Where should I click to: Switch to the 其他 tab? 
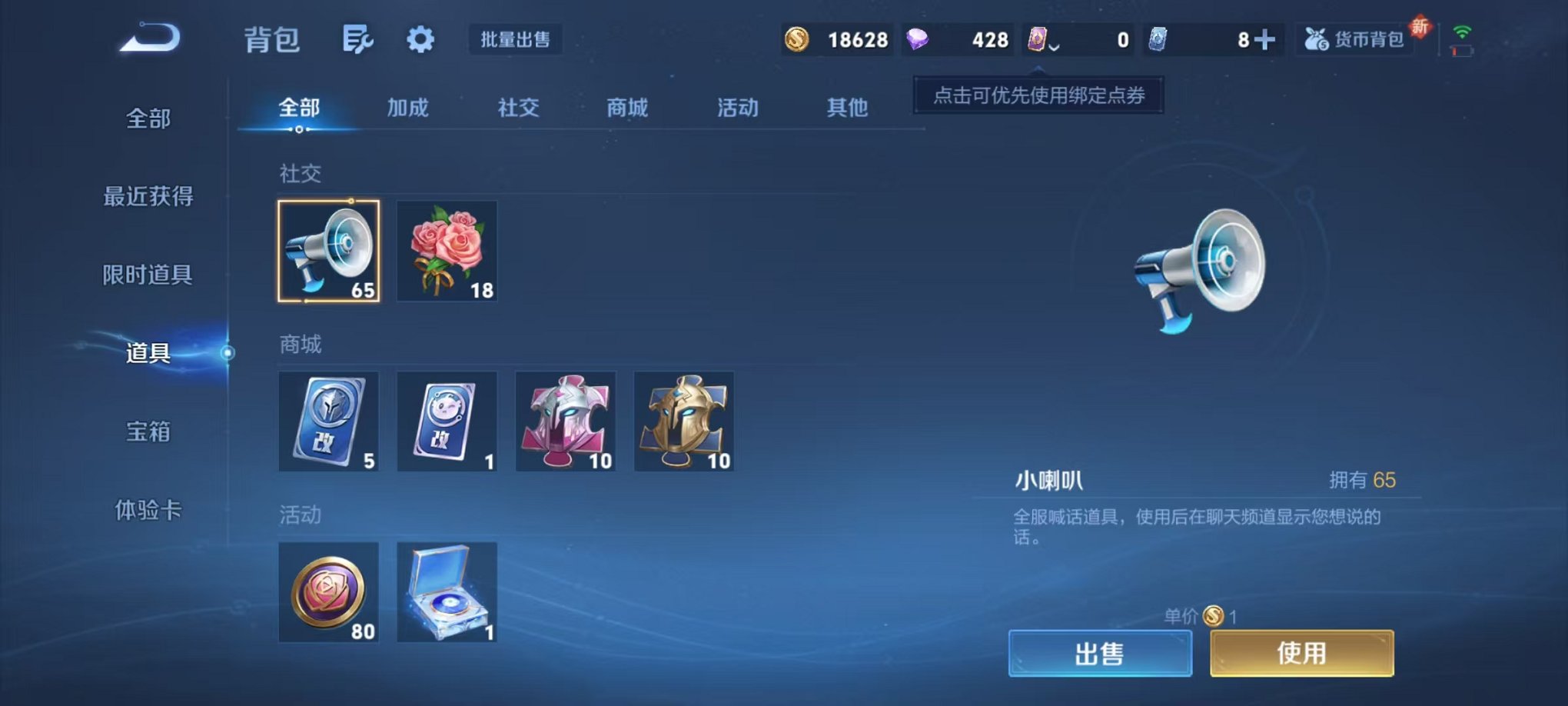(848, 108)
